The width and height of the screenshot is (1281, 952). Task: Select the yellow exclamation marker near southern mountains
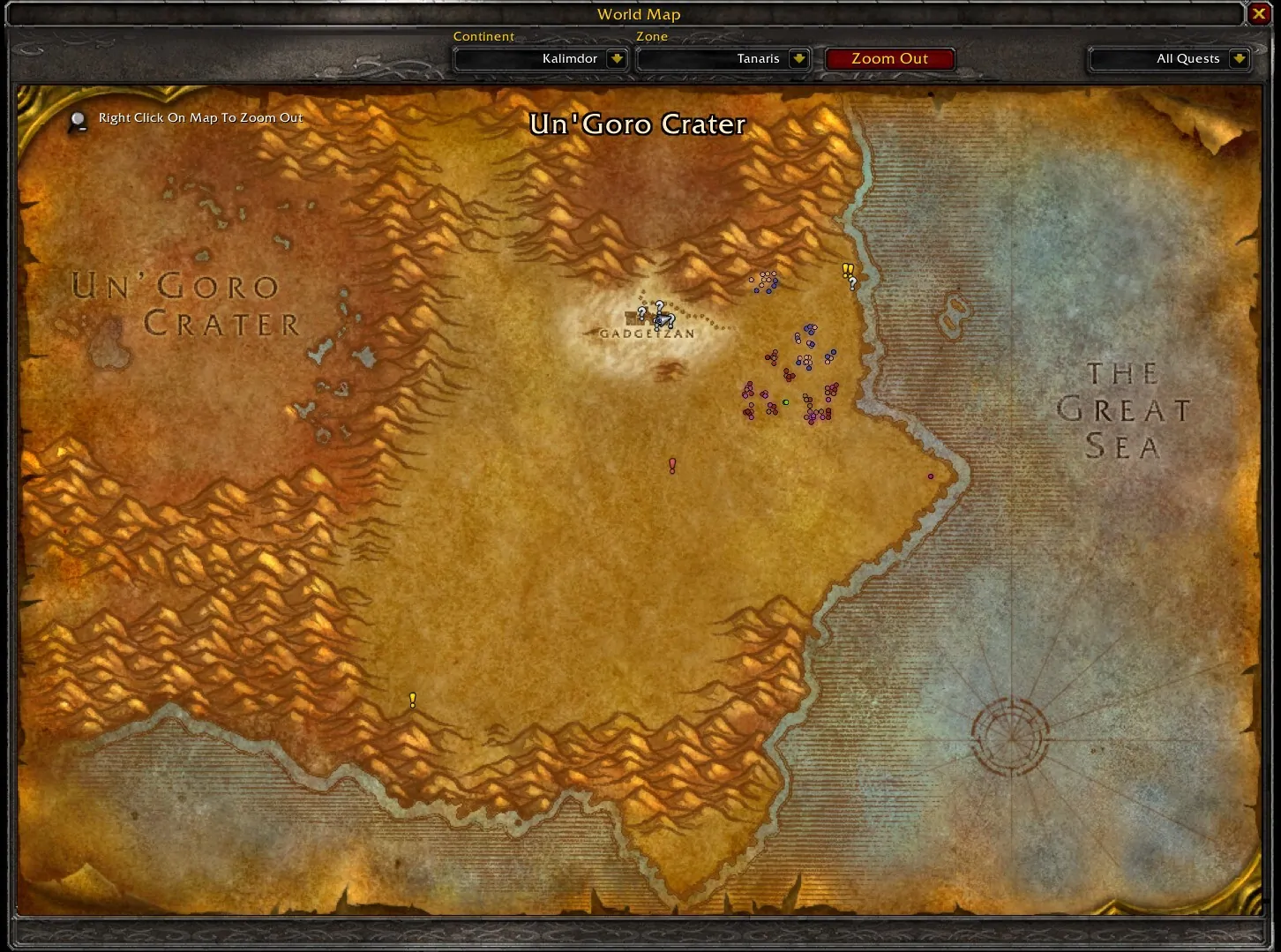tap(412, 700)
